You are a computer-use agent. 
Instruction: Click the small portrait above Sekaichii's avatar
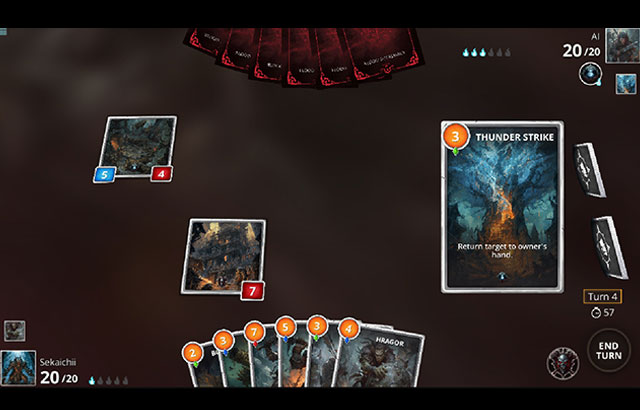tap(14, 330)
